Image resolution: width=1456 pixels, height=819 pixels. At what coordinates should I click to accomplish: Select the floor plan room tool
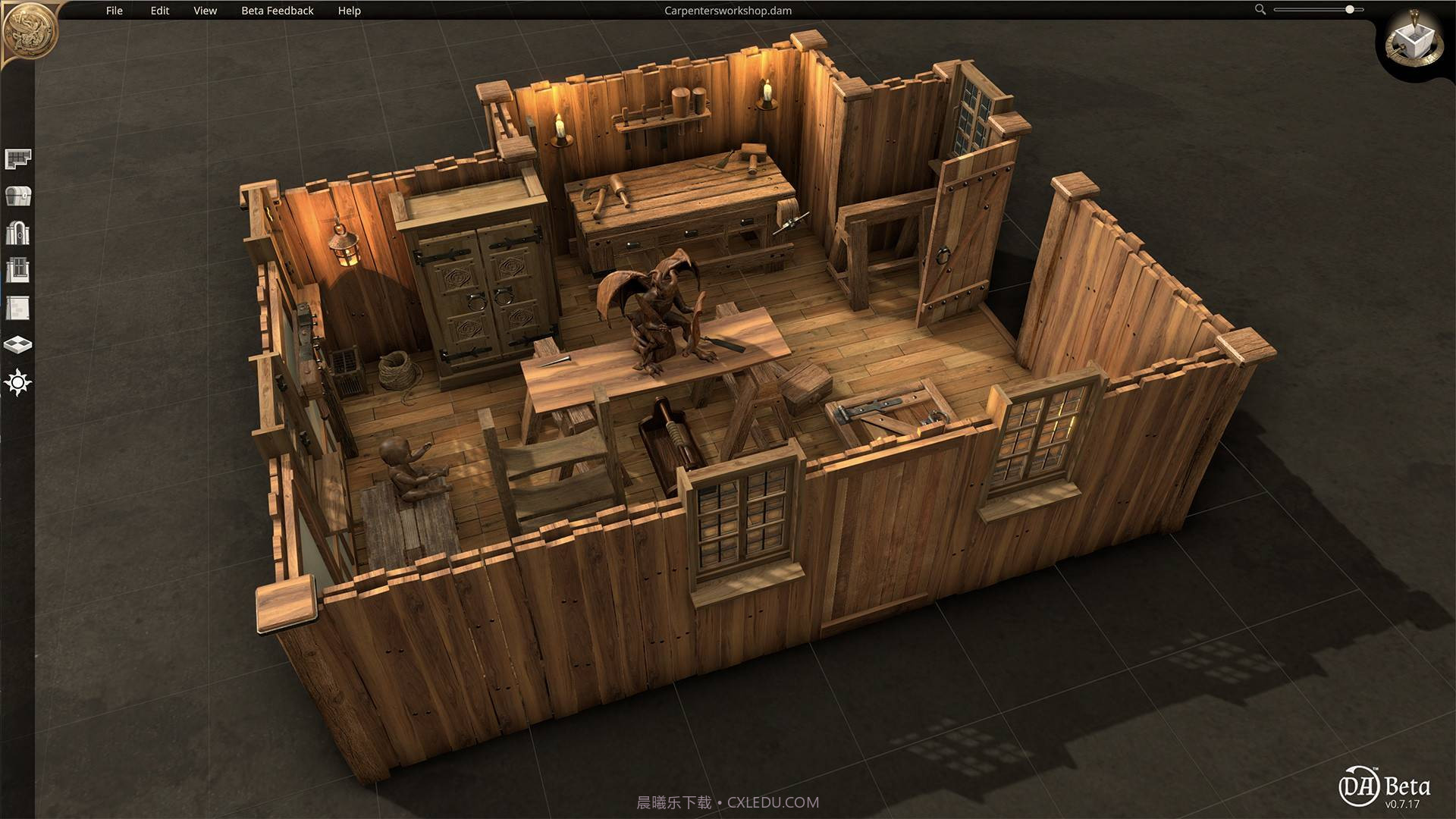18,158
